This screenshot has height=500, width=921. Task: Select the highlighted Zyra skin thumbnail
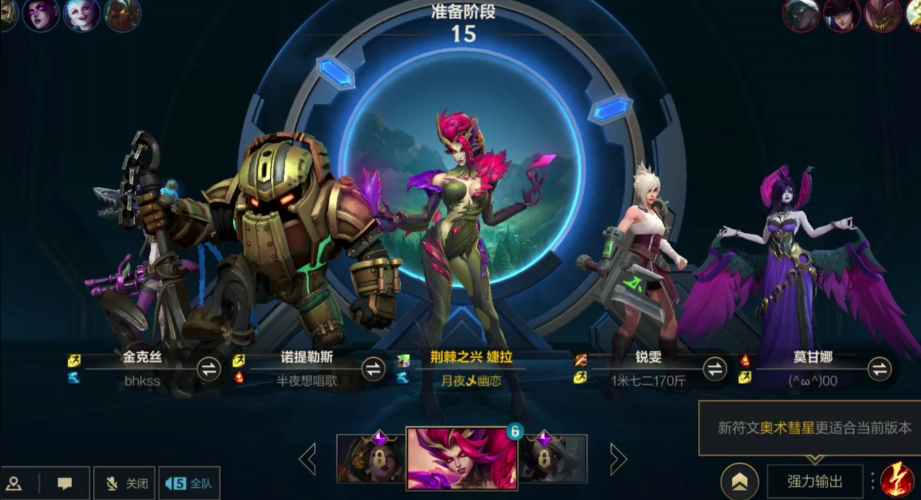(460, 459)
